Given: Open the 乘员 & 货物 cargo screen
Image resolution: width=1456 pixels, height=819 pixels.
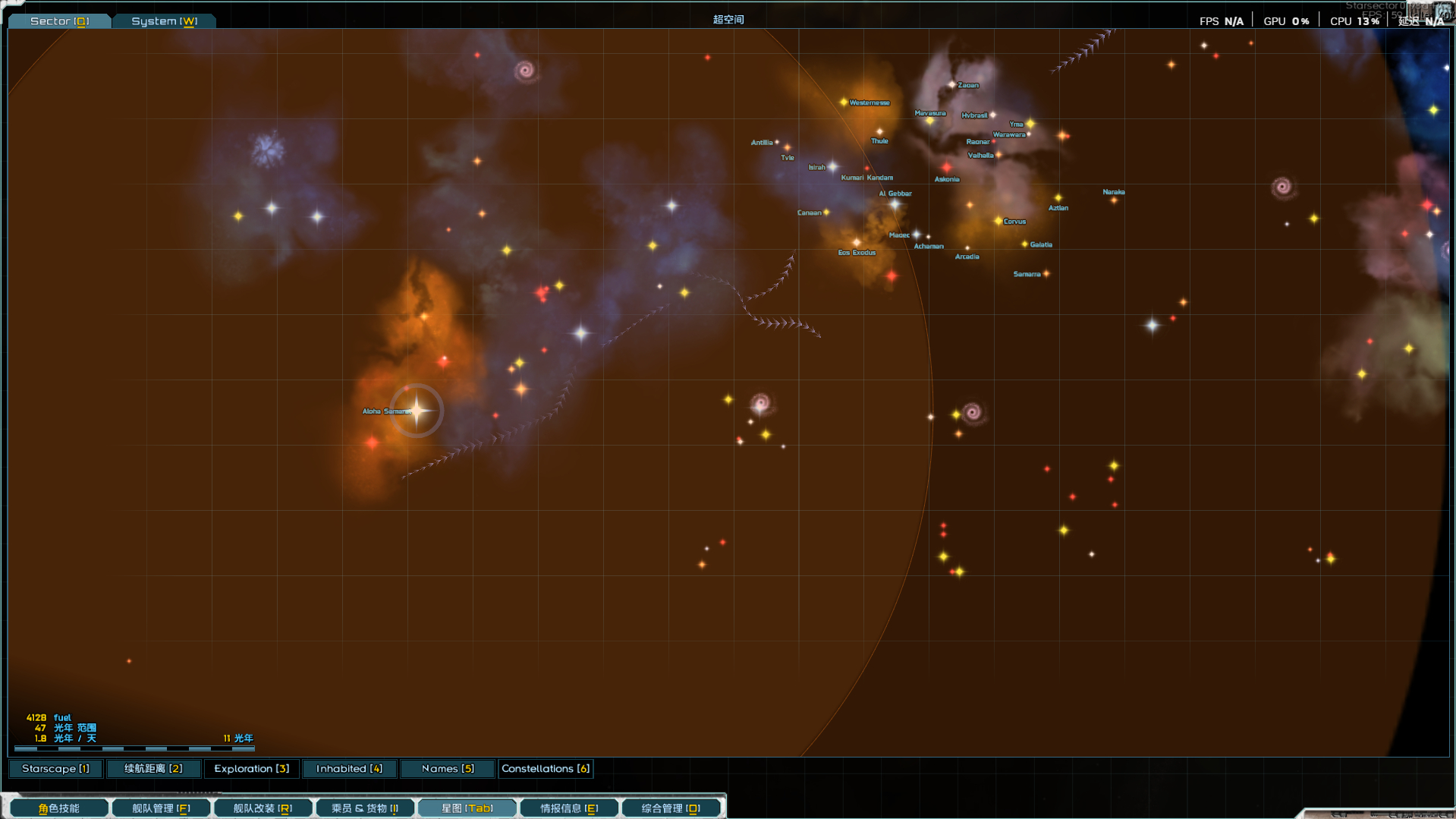Looking at the screenshot, I should (x=365, y=808).
